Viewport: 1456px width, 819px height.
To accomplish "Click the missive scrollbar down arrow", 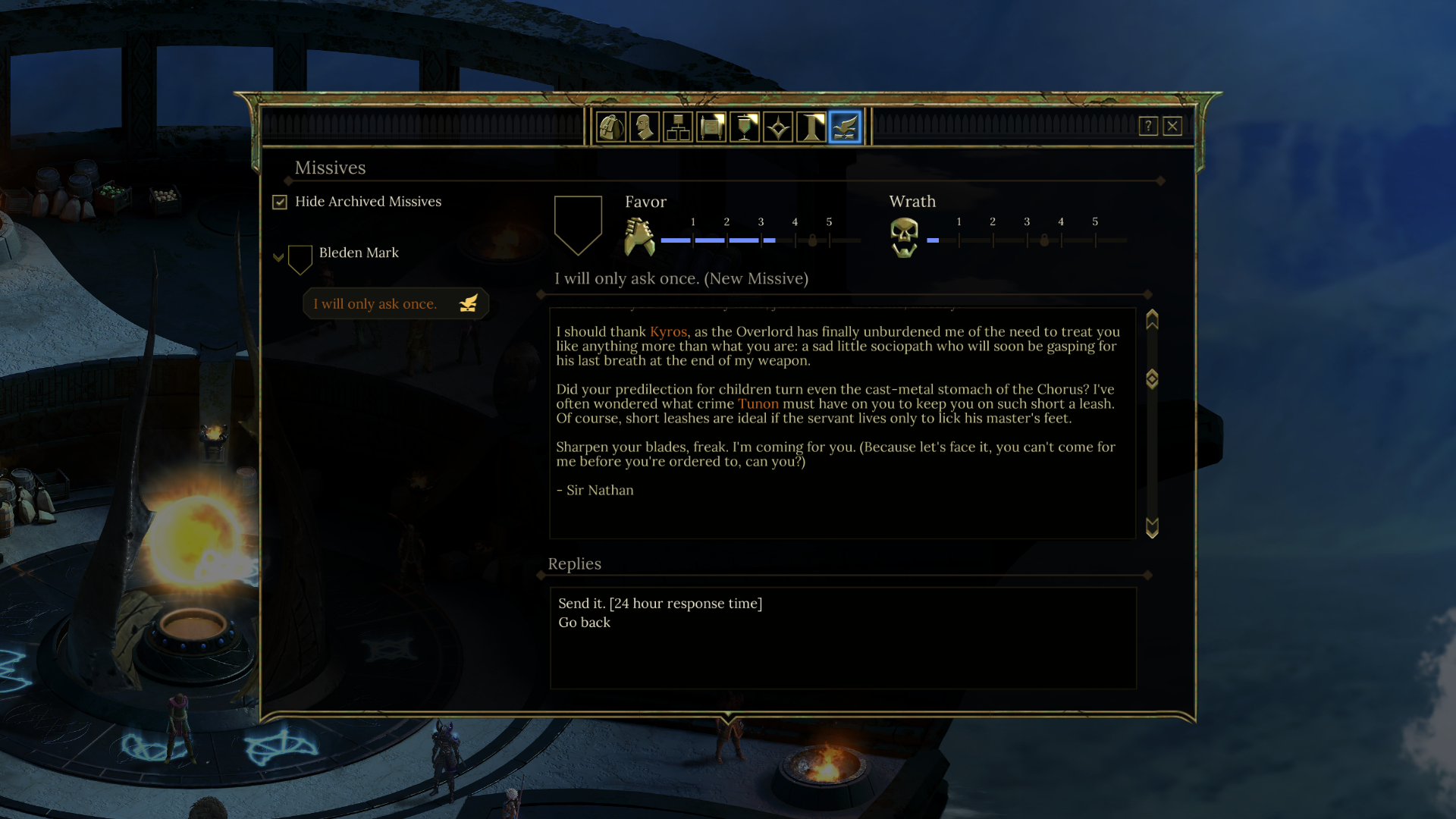I will pos(1152,528).
